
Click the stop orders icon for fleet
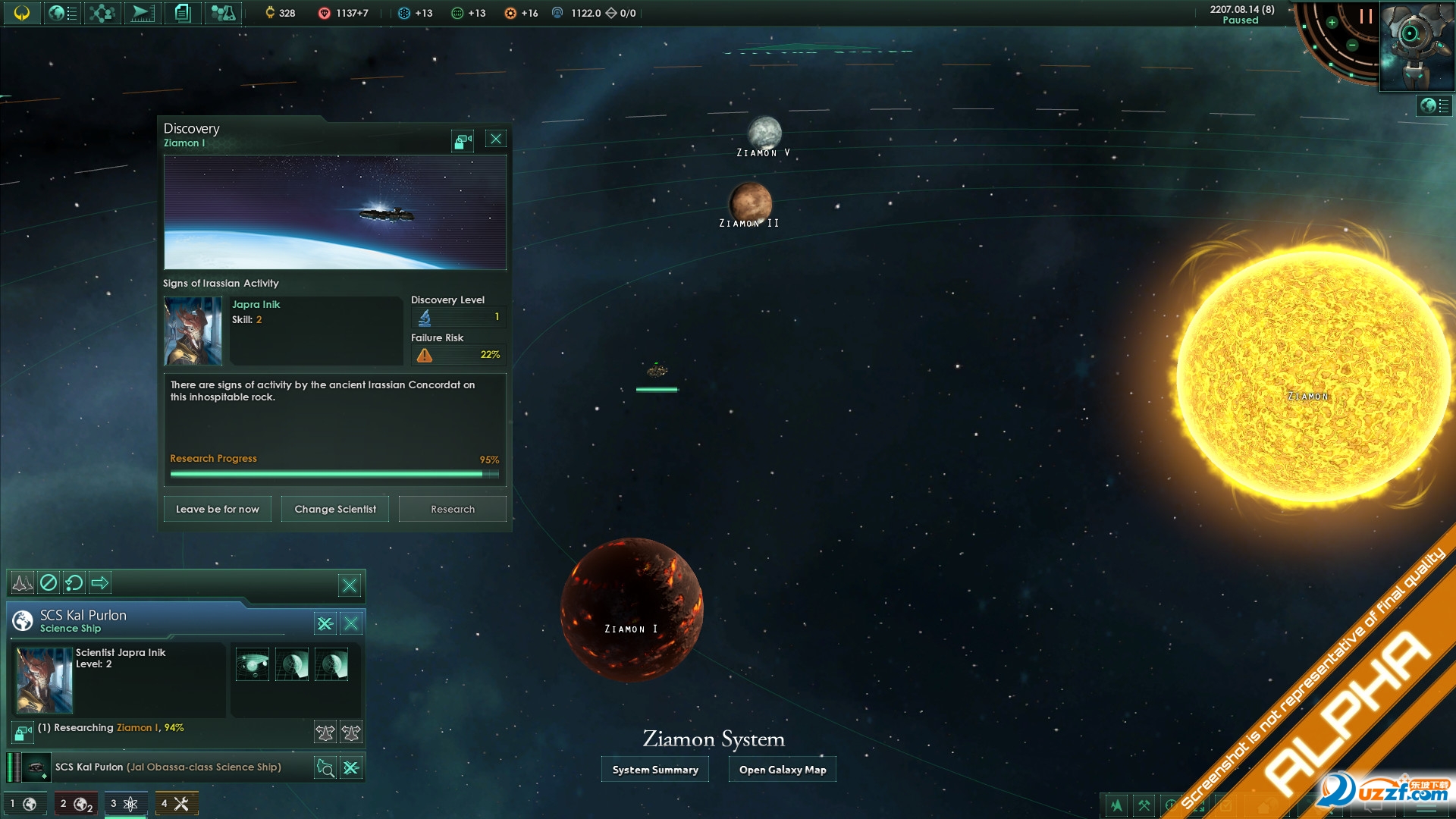click(x=49, y=582)
